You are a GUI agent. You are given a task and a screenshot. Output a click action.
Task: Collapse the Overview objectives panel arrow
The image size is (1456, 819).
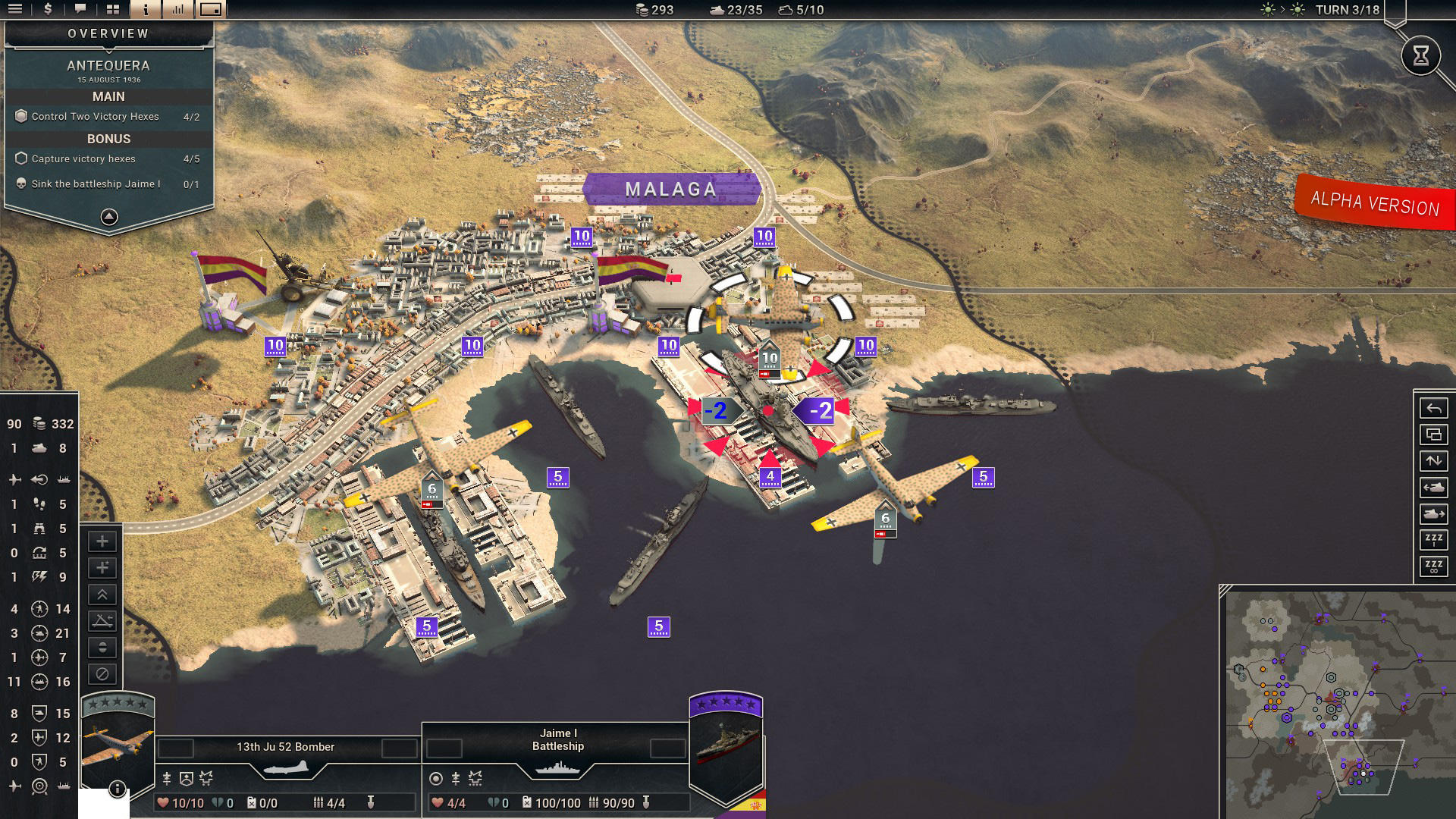[x=109, y=217]
